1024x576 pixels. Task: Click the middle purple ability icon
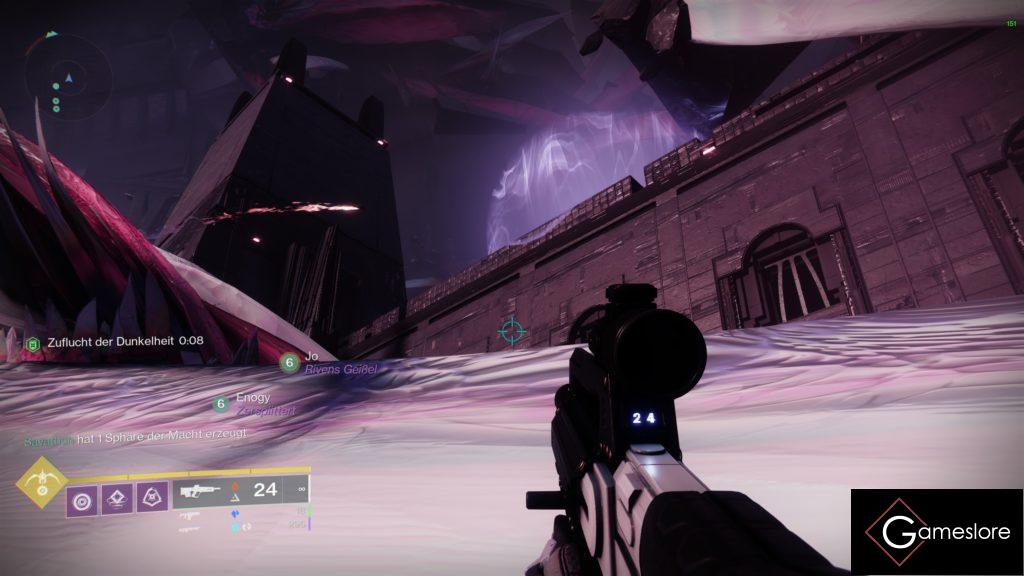coord(117,497)
